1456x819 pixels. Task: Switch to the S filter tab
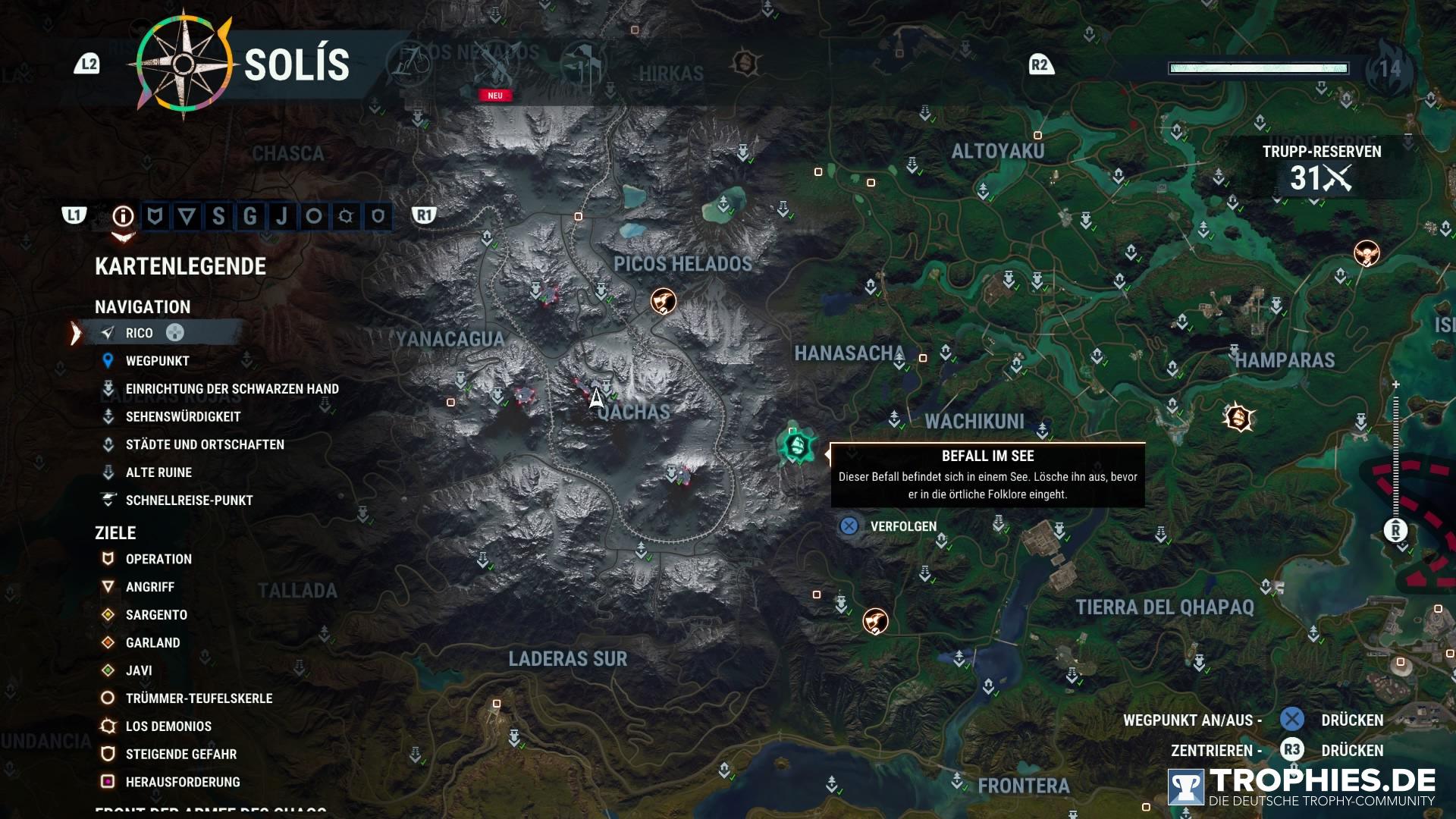pos(218,217)
